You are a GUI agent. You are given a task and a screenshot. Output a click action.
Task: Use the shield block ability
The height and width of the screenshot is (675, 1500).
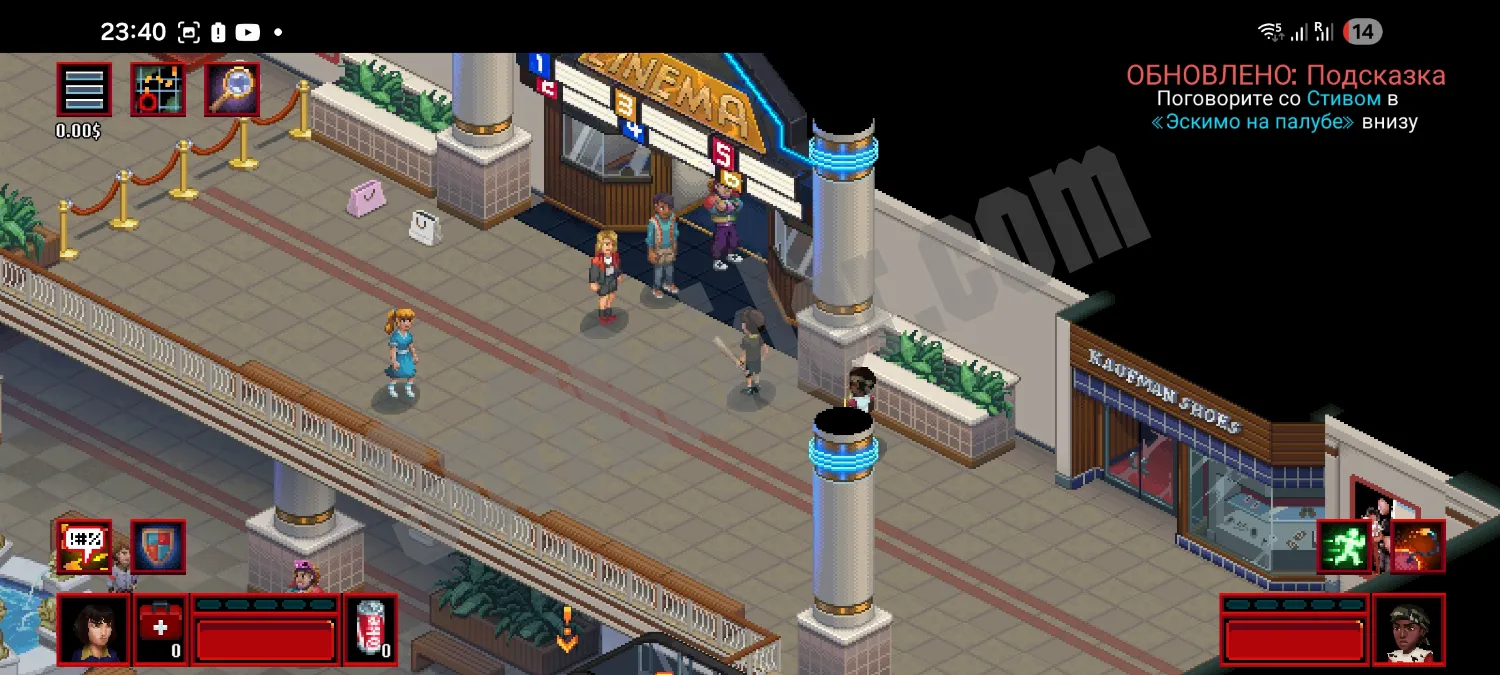click(158, 547)
